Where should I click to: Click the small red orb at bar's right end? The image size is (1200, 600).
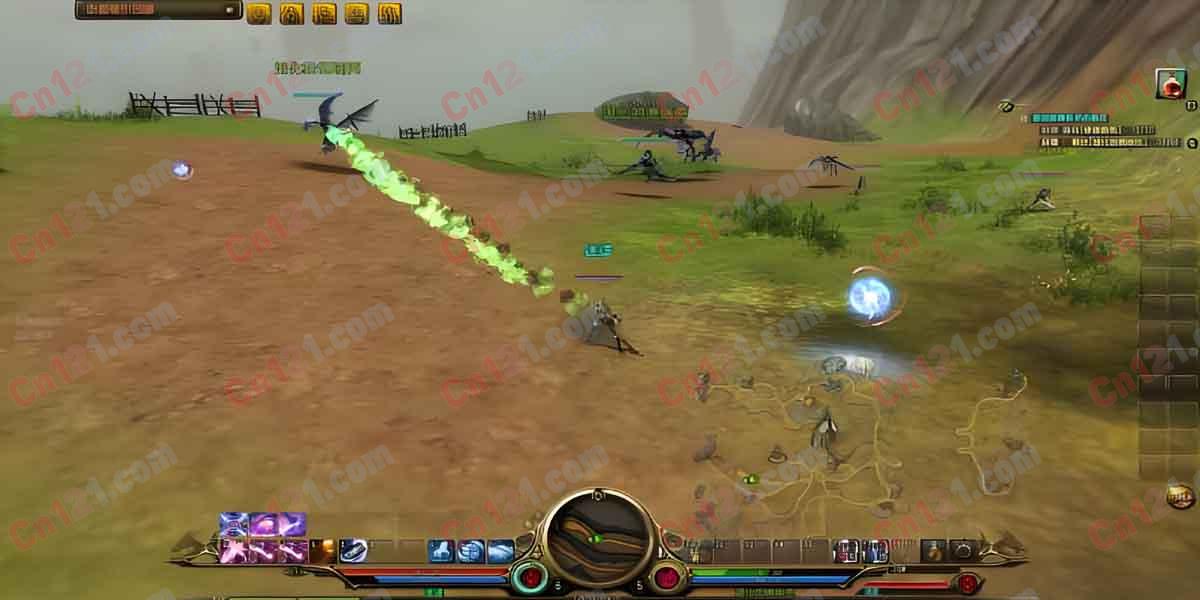(x=967, y=583)
